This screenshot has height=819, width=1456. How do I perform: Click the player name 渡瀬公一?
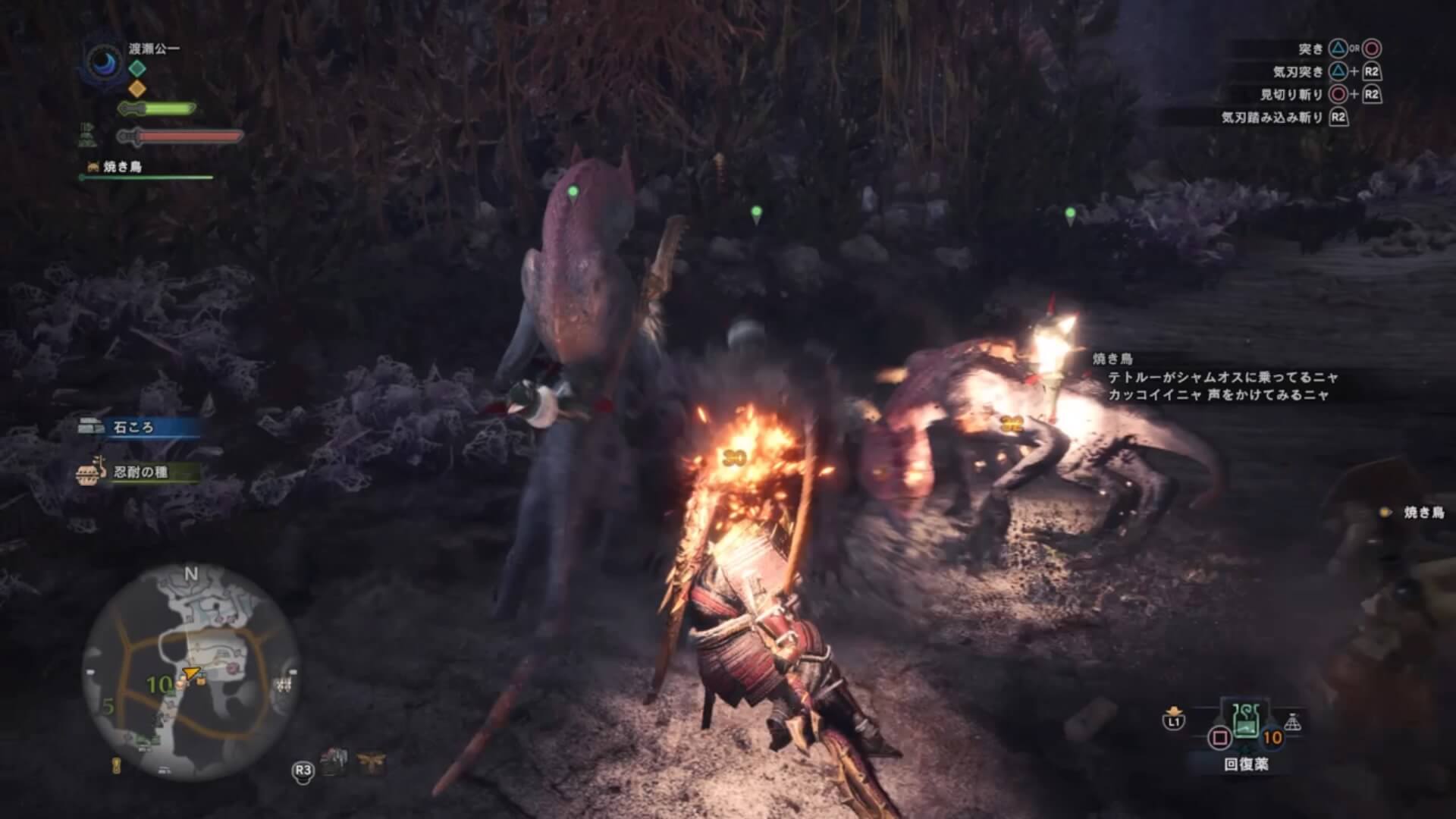pyautogui.click(x=154, y=49)
